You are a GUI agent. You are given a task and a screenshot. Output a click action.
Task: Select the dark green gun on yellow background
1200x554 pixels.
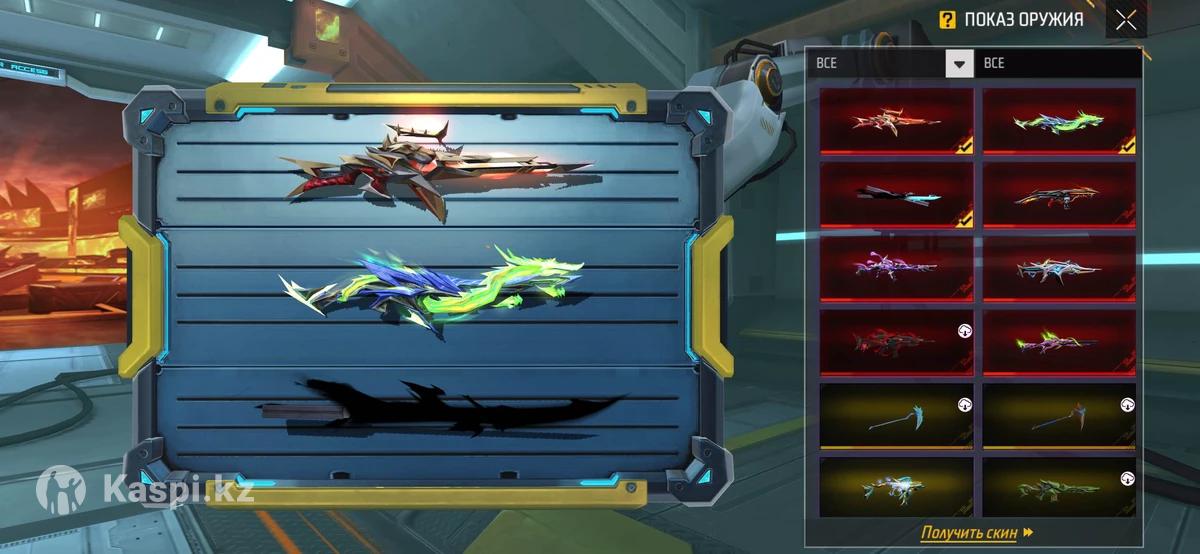[1059, 487]
